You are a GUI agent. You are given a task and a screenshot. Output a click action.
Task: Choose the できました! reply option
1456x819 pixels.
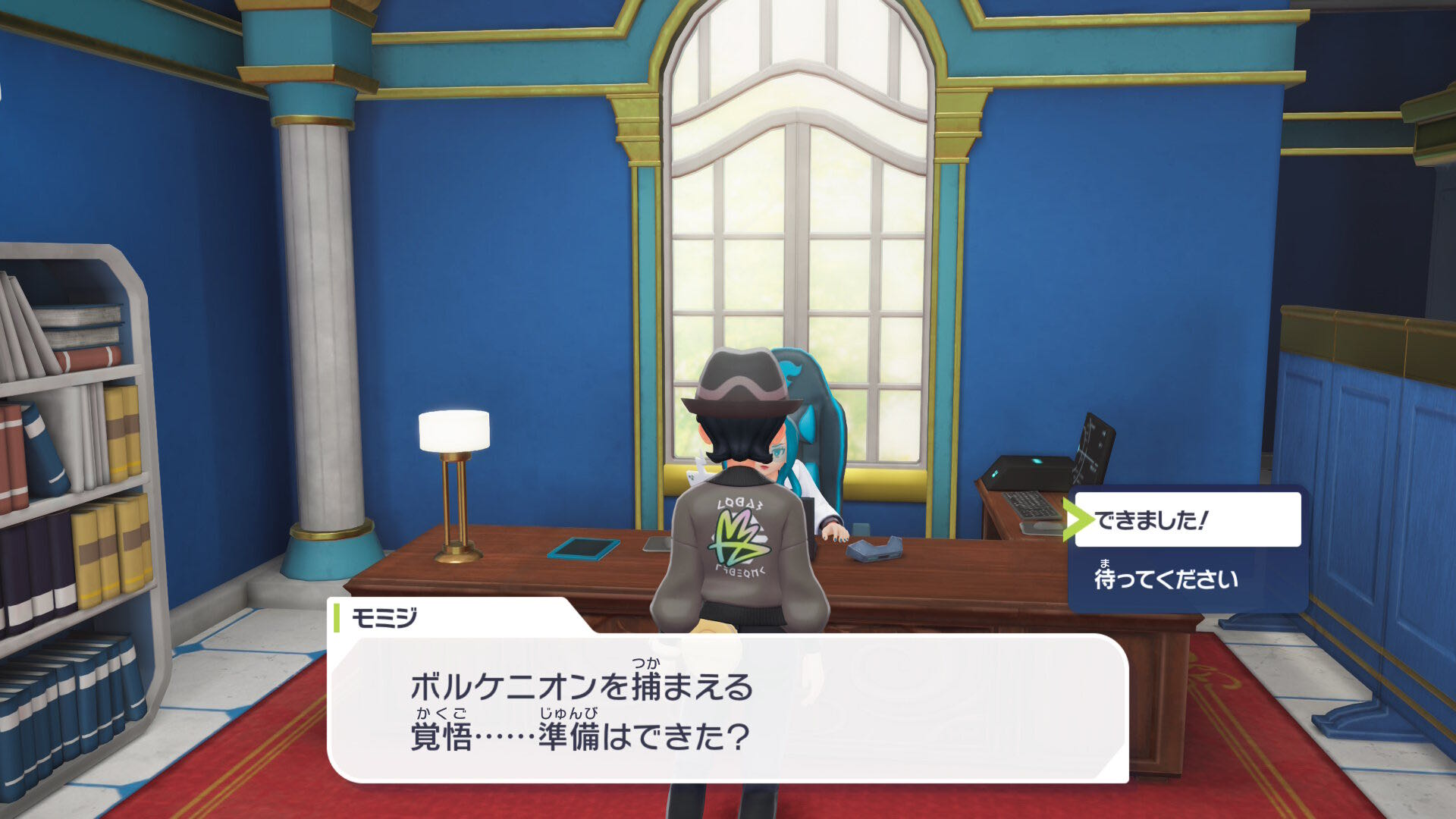pos(1187,520)
